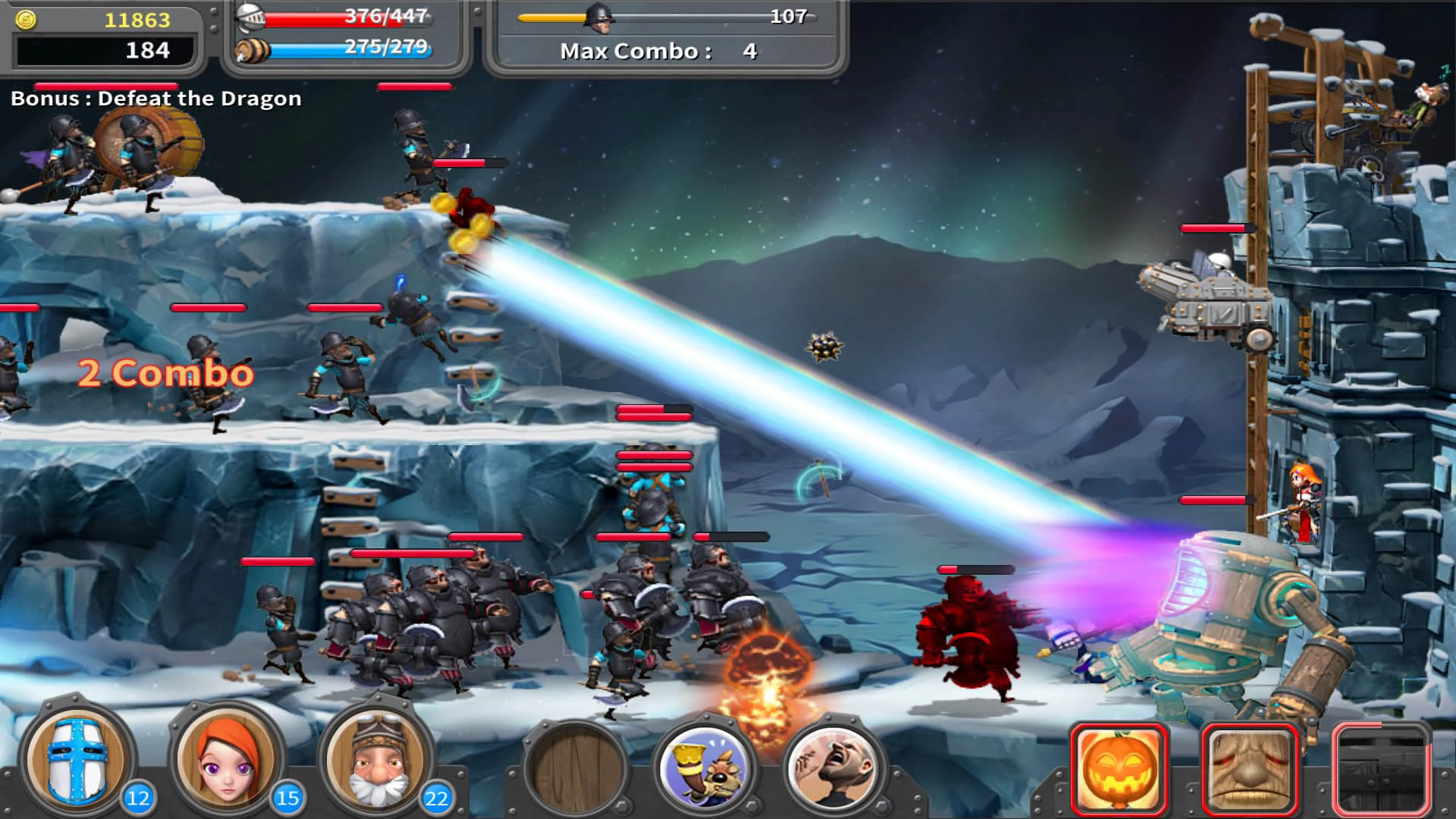Expand the player resource panel
This screenshot has height=819, width=1456.
click(106, 34)
